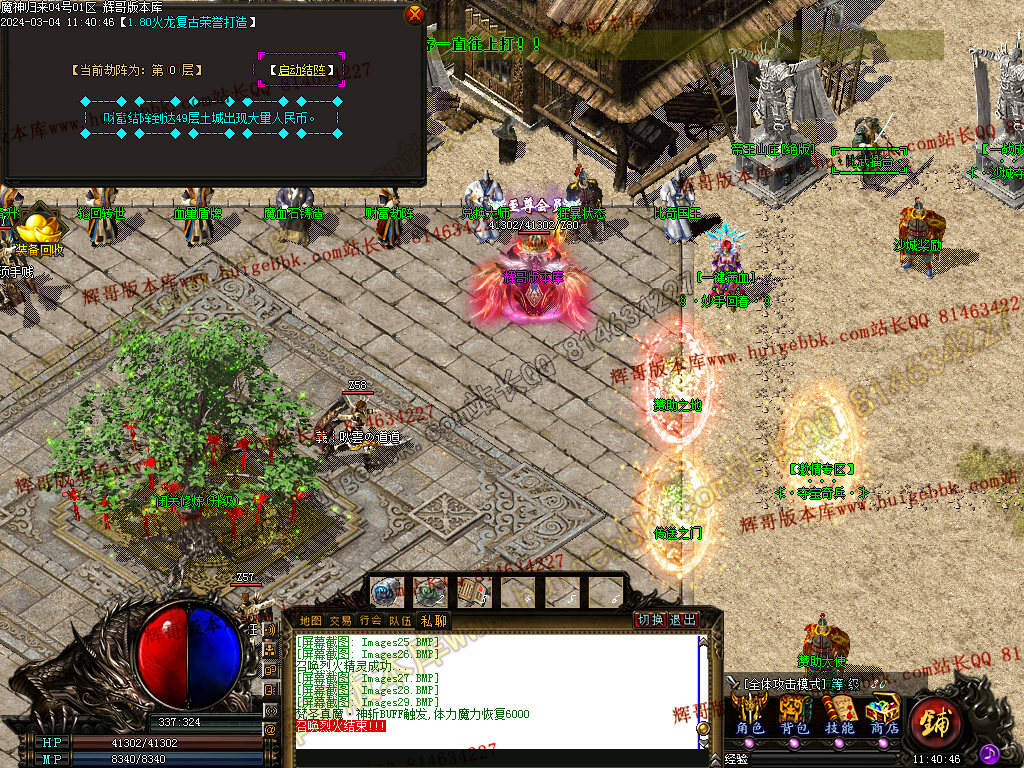The width and height of the screenshot is (1024, 768).
Task: Use the book item in quick slot 3
Action: tap(474, 592)
